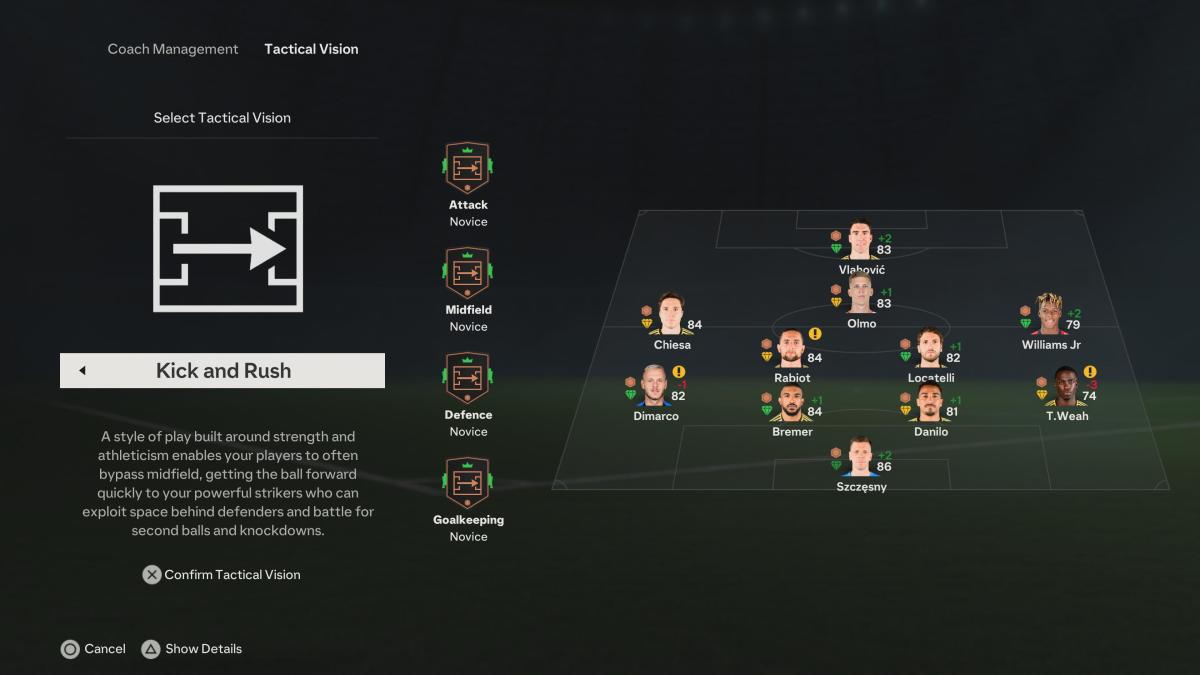
Task: Select goalkeeper Szczęsny
Action: coord(861,460)
